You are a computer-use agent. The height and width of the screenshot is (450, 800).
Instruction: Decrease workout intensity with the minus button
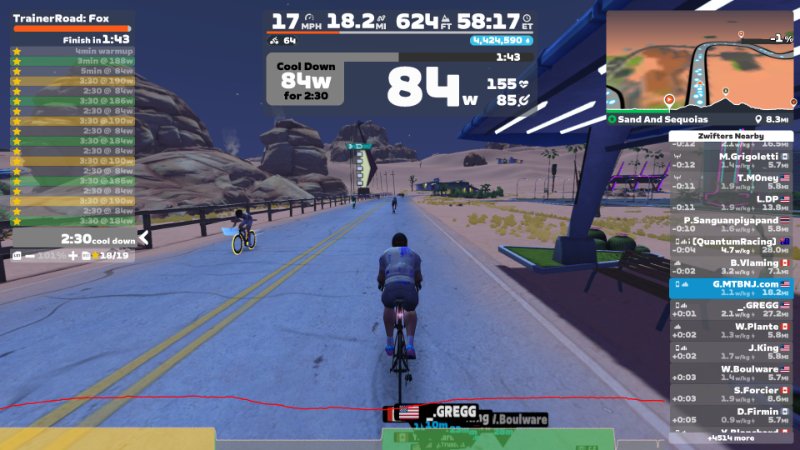coord(29,256)
